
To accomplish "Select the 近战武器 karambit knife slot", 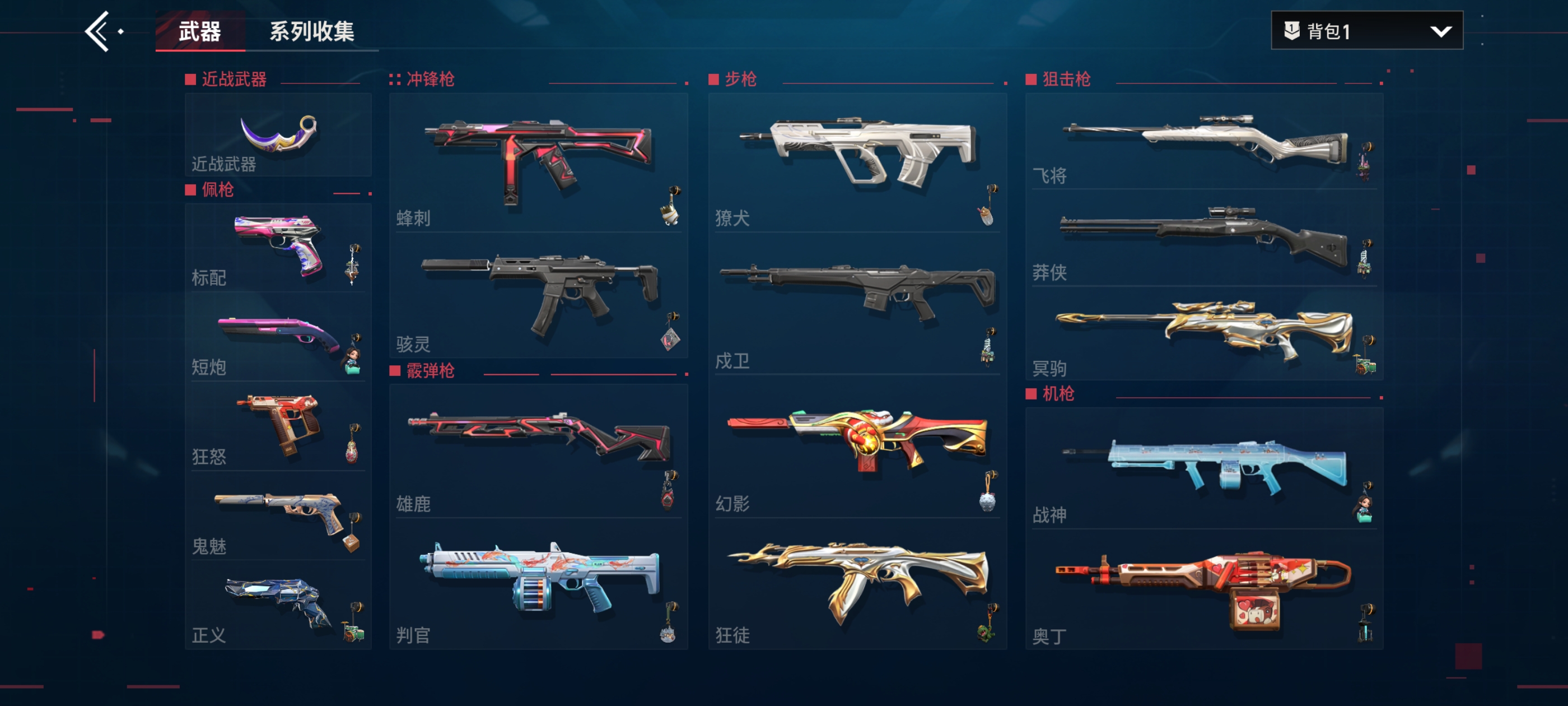I will (278, 135).
